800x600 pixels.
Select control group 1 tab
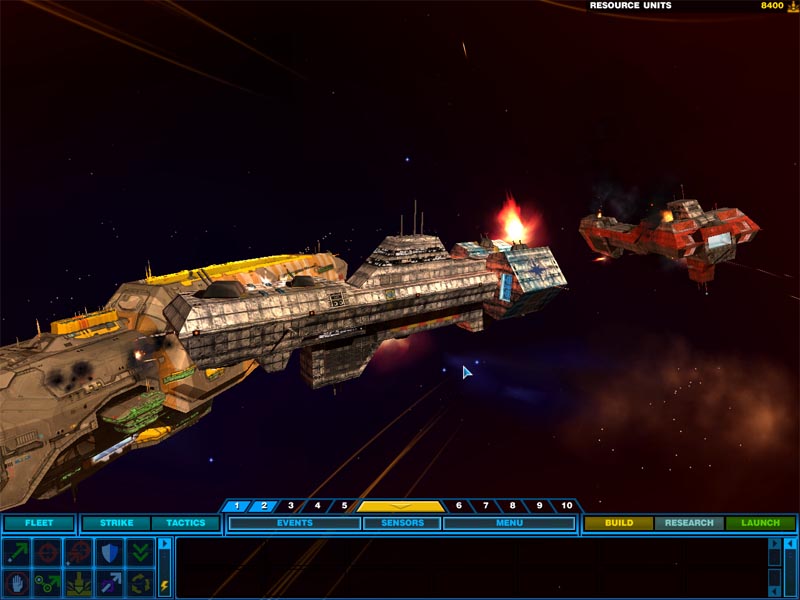(x=237, y=506)
